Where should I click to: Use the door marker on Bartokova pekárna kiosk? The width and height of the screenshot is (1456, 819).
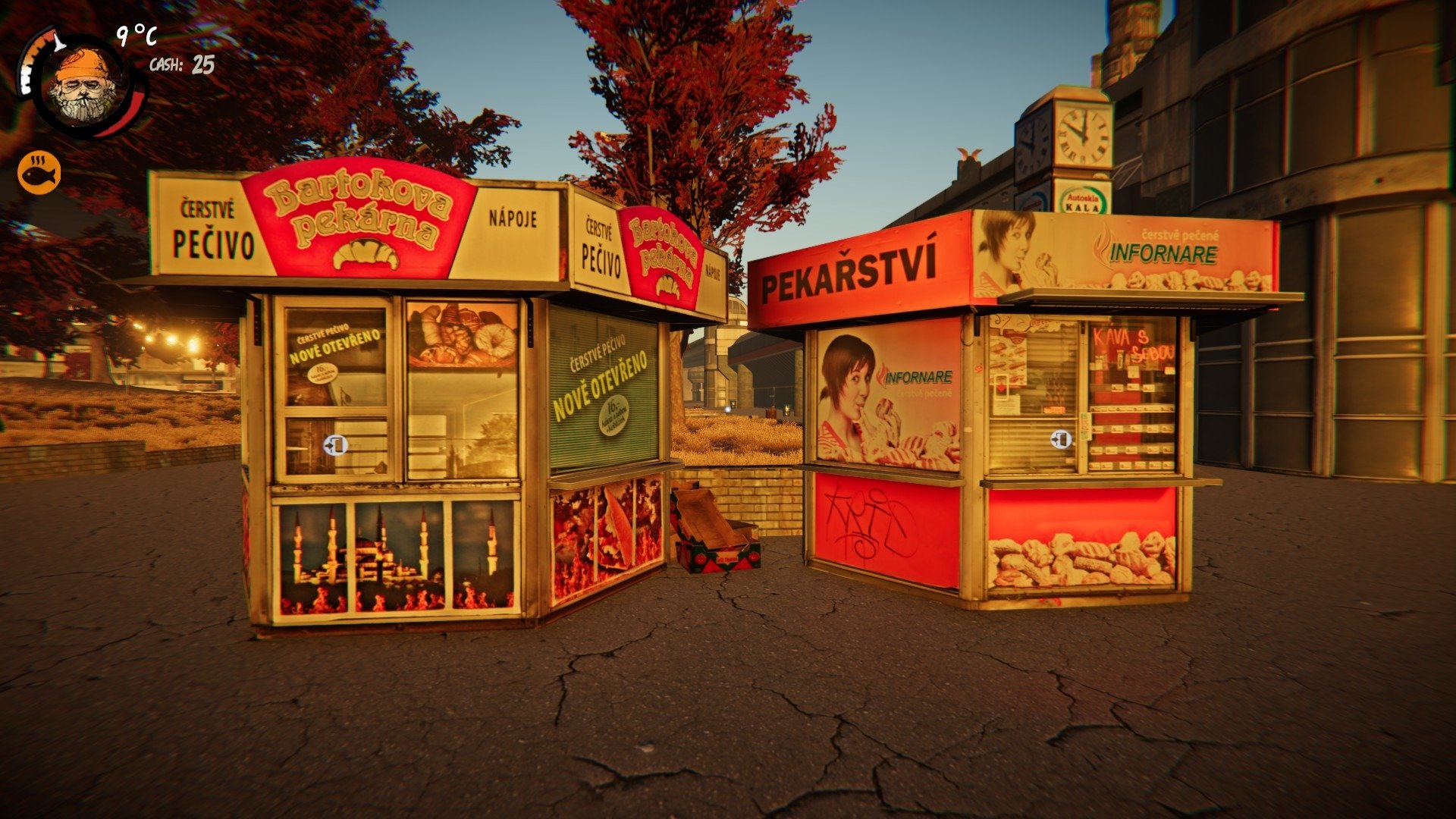(335, 445)
